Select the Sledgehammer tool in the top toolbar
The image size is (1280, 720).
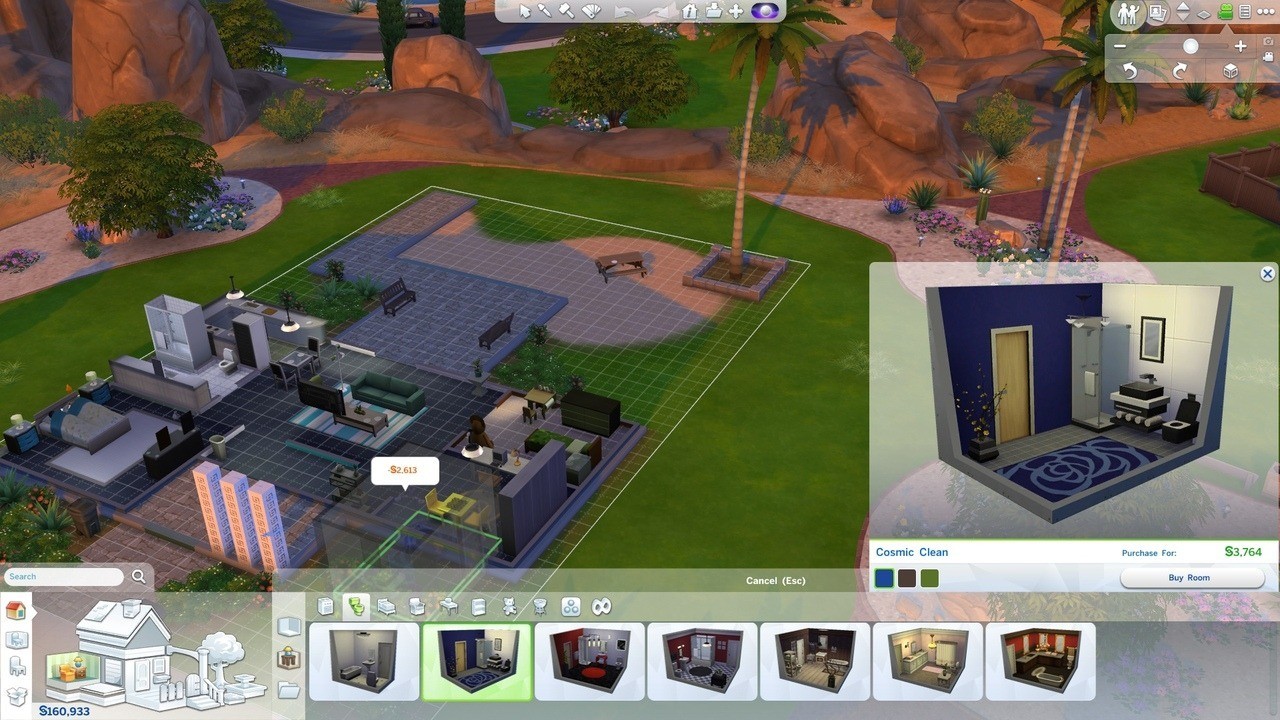[x=566, y=11]
